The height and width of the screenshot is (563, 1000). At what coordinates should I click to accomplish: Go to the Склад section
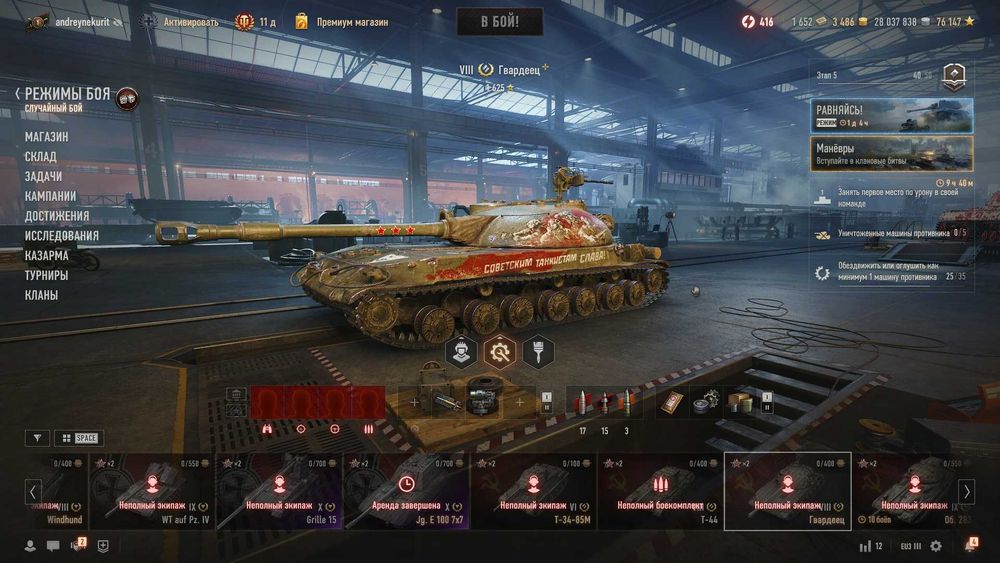tap(41, 157)
